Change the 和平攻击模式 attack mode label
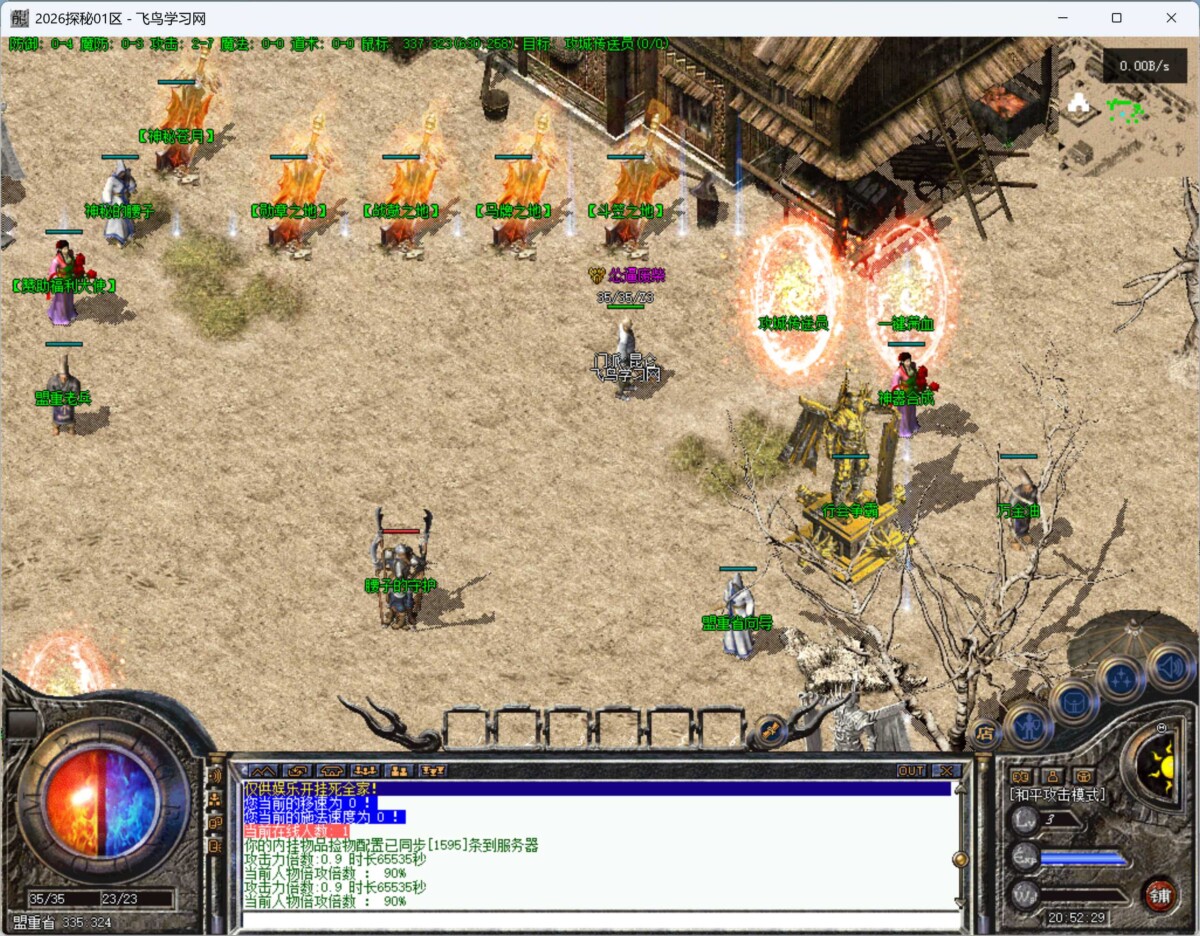The width and height of the screenshot is (1200, 936). tap(1057, 794)
